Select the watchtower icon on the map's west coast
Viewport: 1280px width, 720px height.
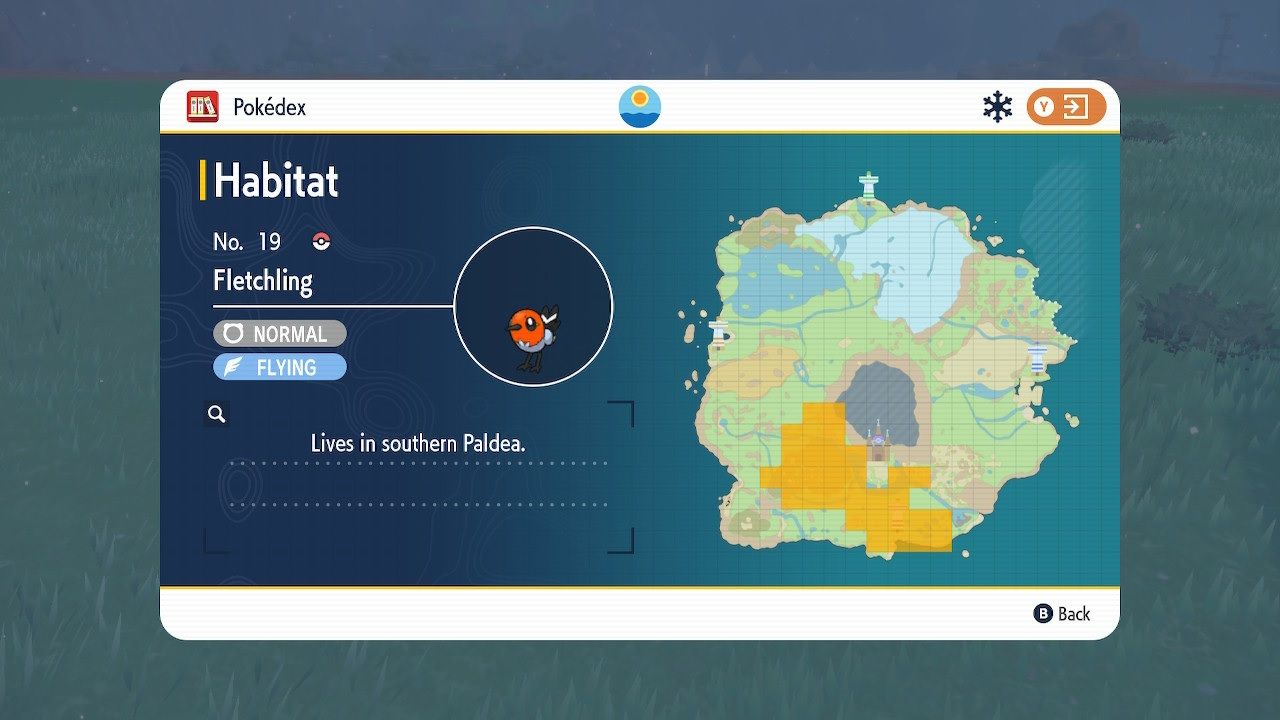coord(720,330)
